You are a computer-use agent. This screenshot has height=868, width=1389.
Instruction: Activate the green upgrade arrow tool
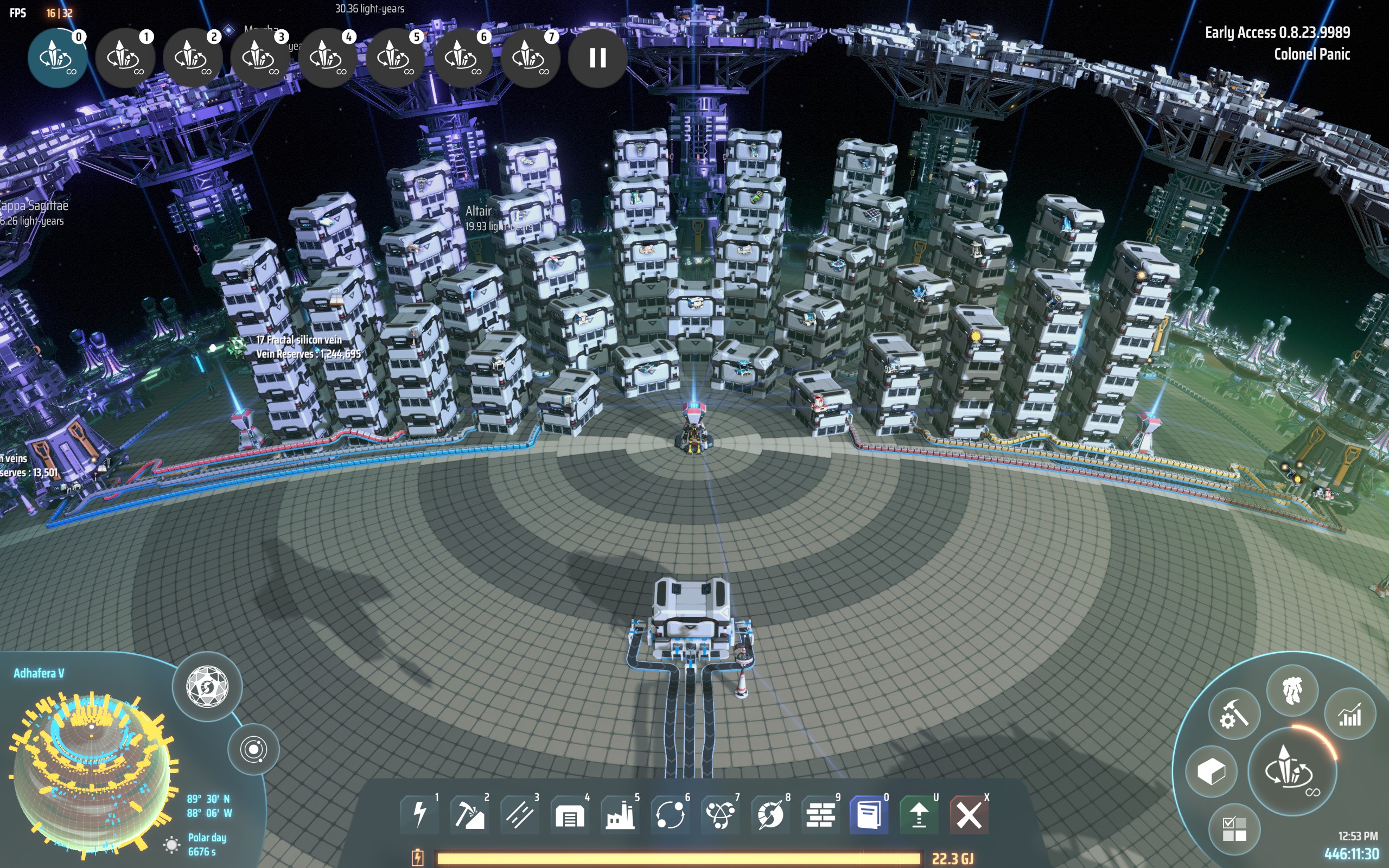pos(919,814)
